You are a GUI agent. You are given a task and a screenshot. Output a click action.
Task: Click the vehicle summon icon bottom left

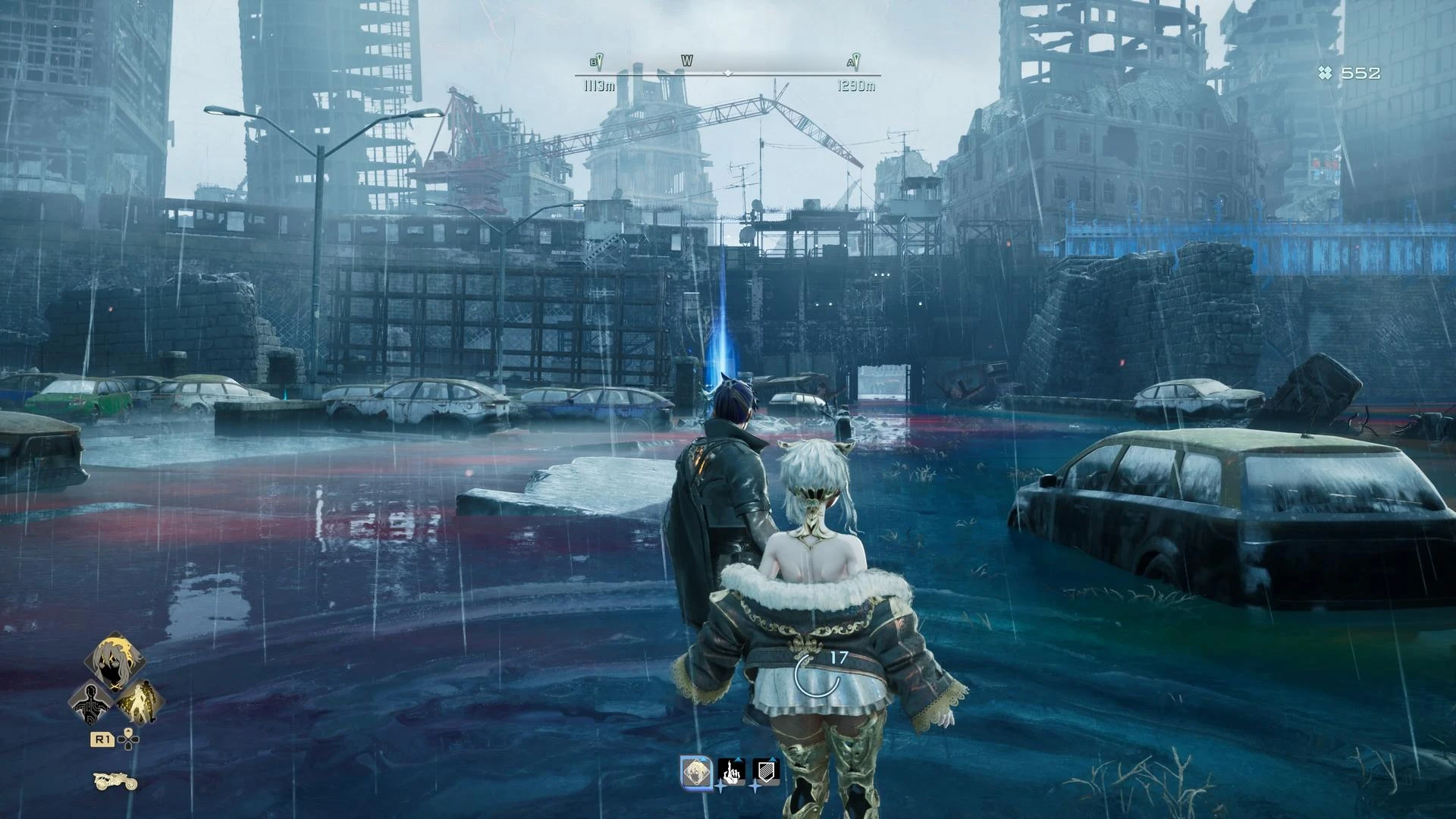pyautogui.click(x=115, y=781)
